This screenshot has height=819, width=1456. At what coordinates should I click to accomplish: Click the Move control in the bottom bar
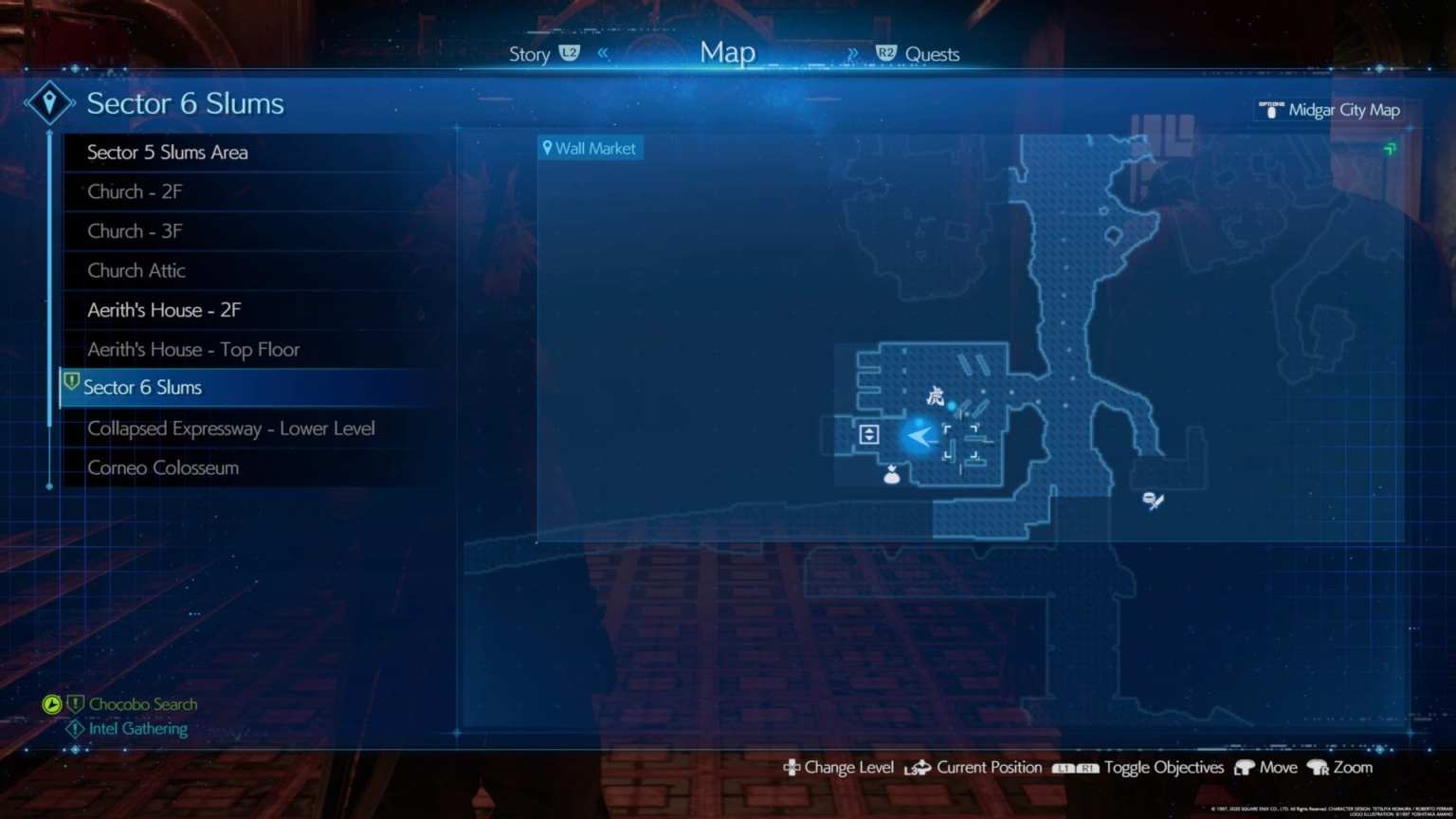[1279, 768]
